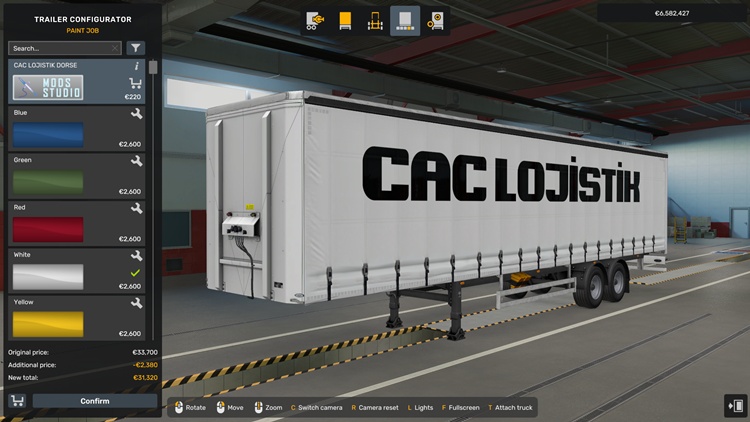Pick the Green paint job
750x422 pixels.
pos(48,181)
